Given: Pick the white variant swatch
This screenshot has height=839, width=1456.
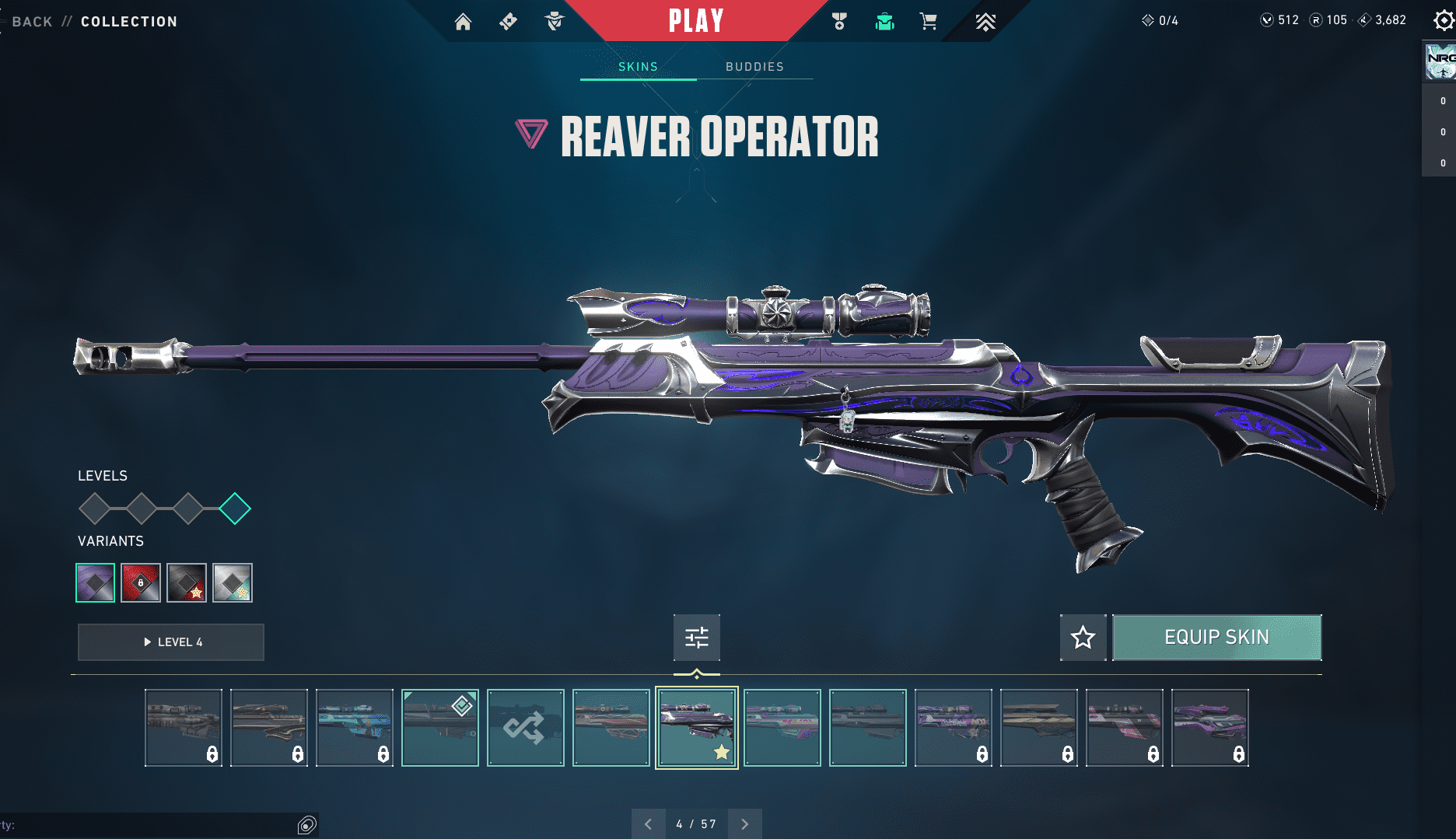Looking at the screenshot, I should (x=233, y=582).
